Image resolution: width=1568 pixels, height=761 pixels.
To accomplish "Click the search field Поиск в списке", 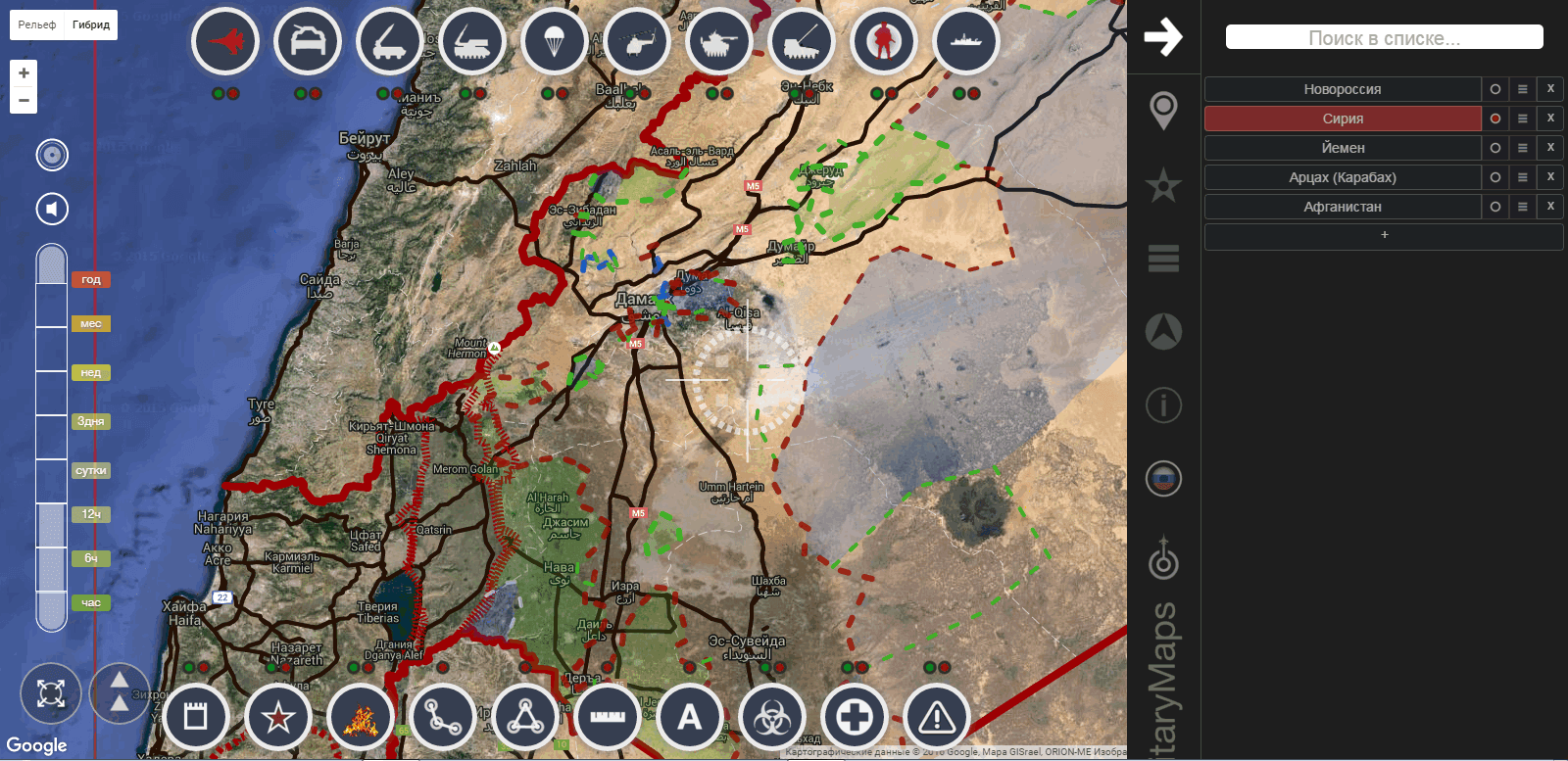I will (1384, 38).
